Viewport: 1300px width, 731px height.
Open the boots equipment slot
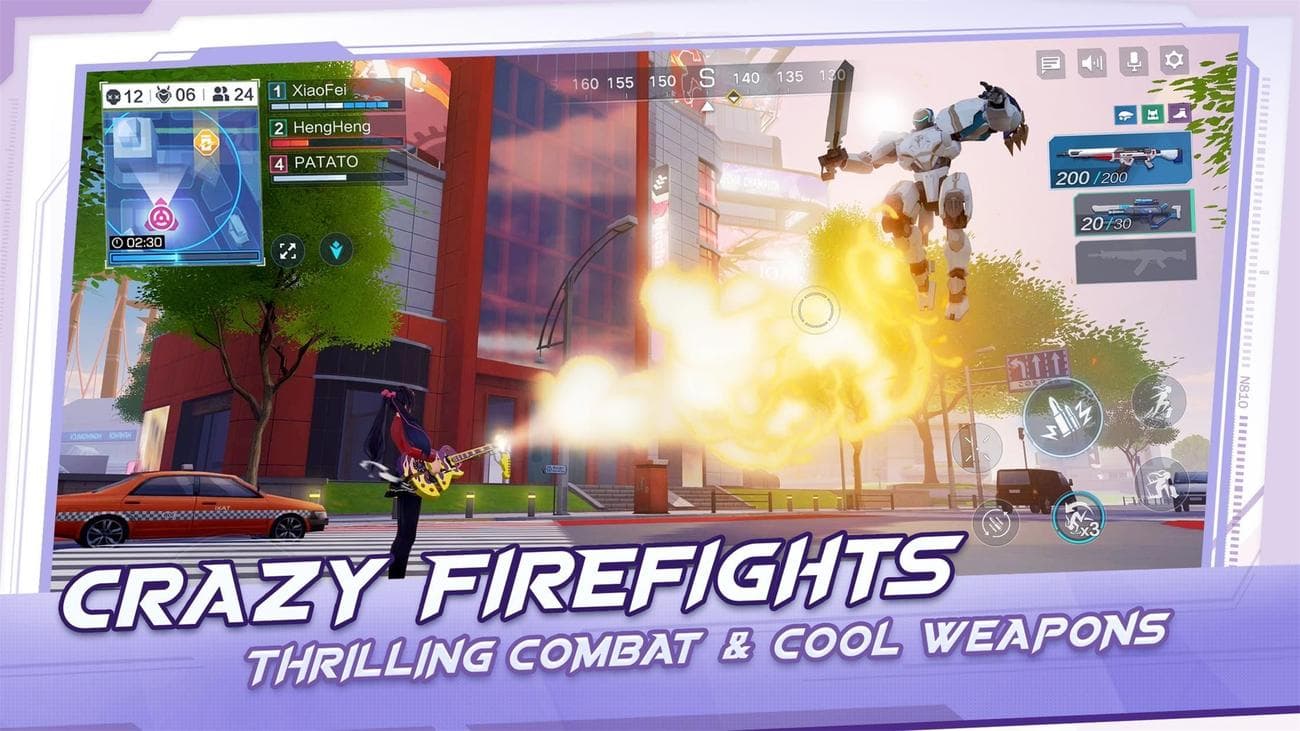1179,113
